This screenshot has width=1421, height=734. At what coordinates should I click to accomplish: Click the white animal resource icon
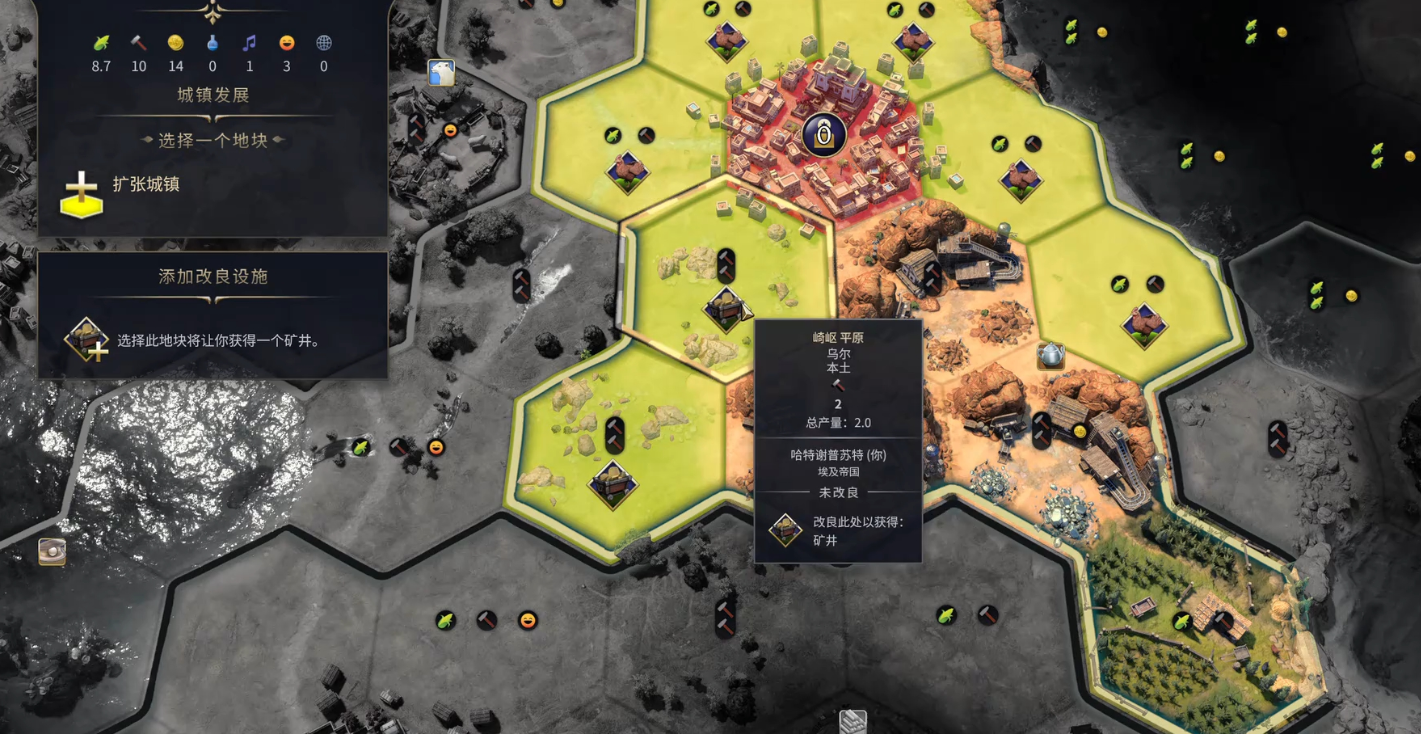(x=441, y=72)
